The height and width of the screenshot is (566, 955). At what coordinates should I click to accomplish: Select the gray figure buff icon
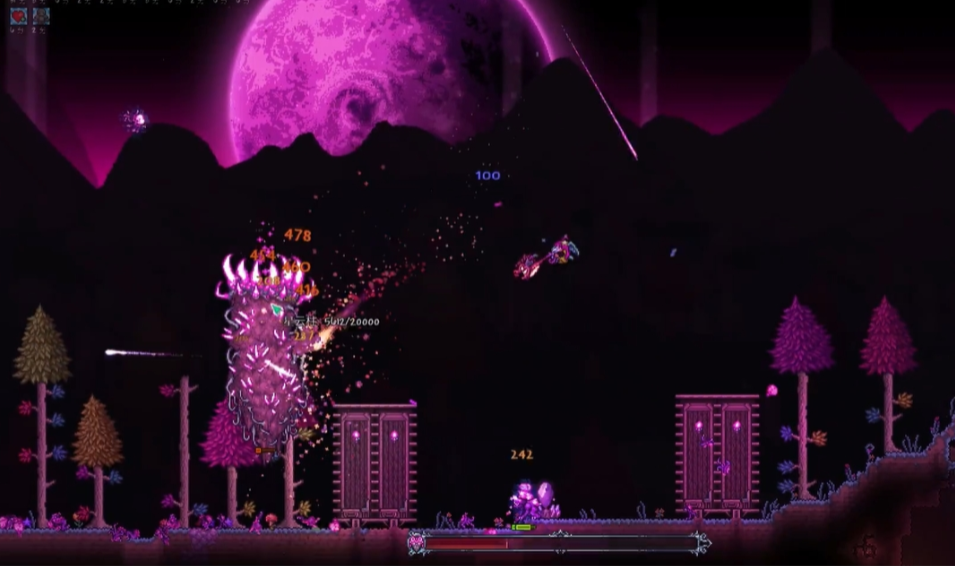click(x=40, y=15)
